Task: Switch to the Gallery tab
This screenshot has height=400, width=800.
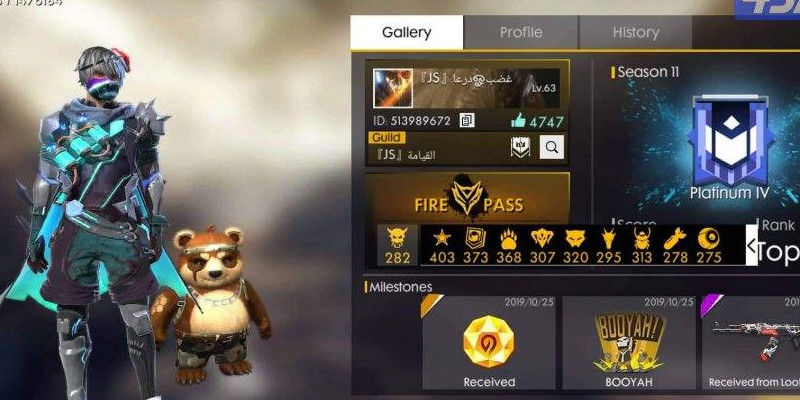Action: click(406, 32)
